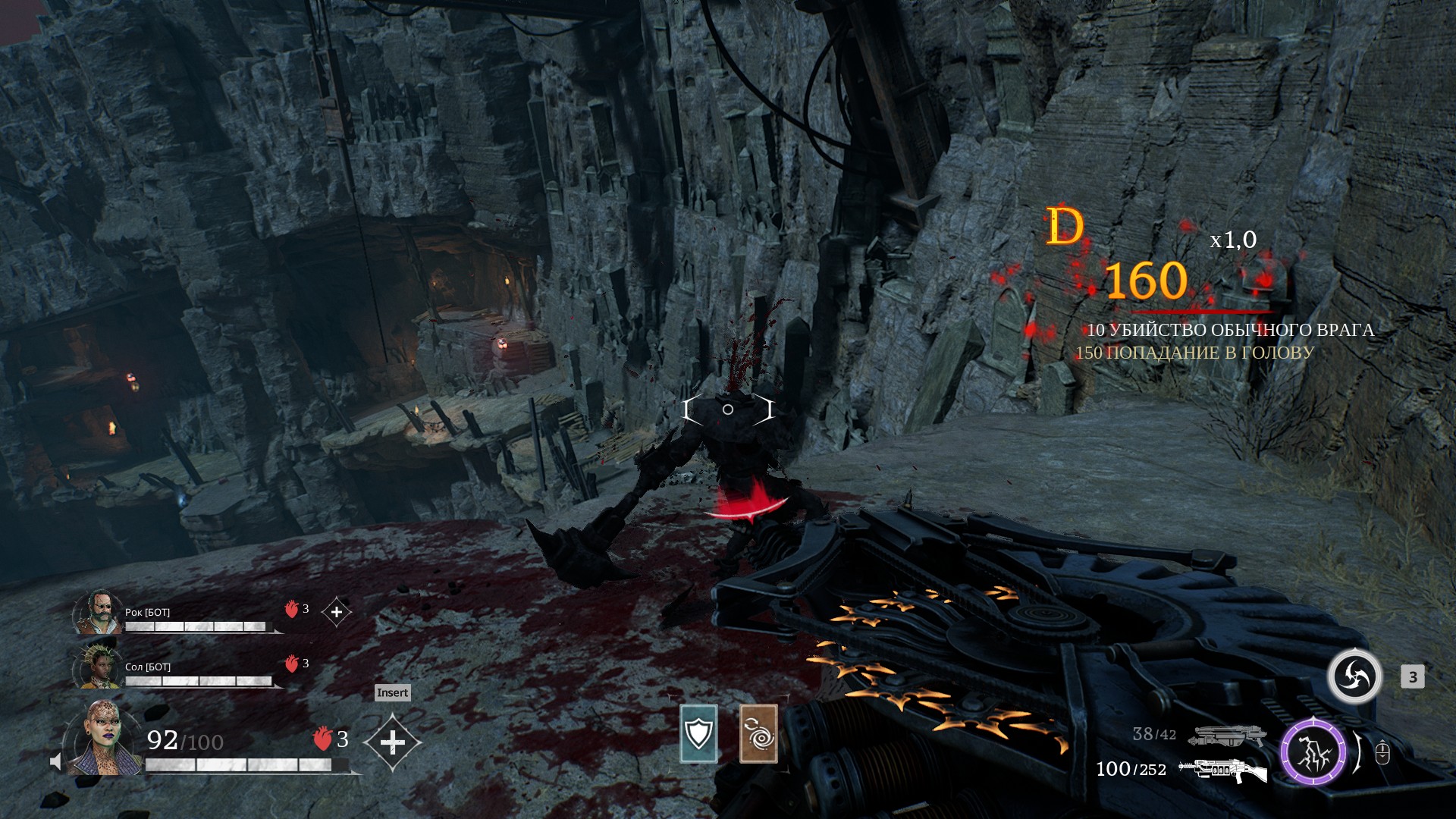Select Рок bot teammate portrait
Viewport: 1456px width, 819px height.
coord(99,611)
